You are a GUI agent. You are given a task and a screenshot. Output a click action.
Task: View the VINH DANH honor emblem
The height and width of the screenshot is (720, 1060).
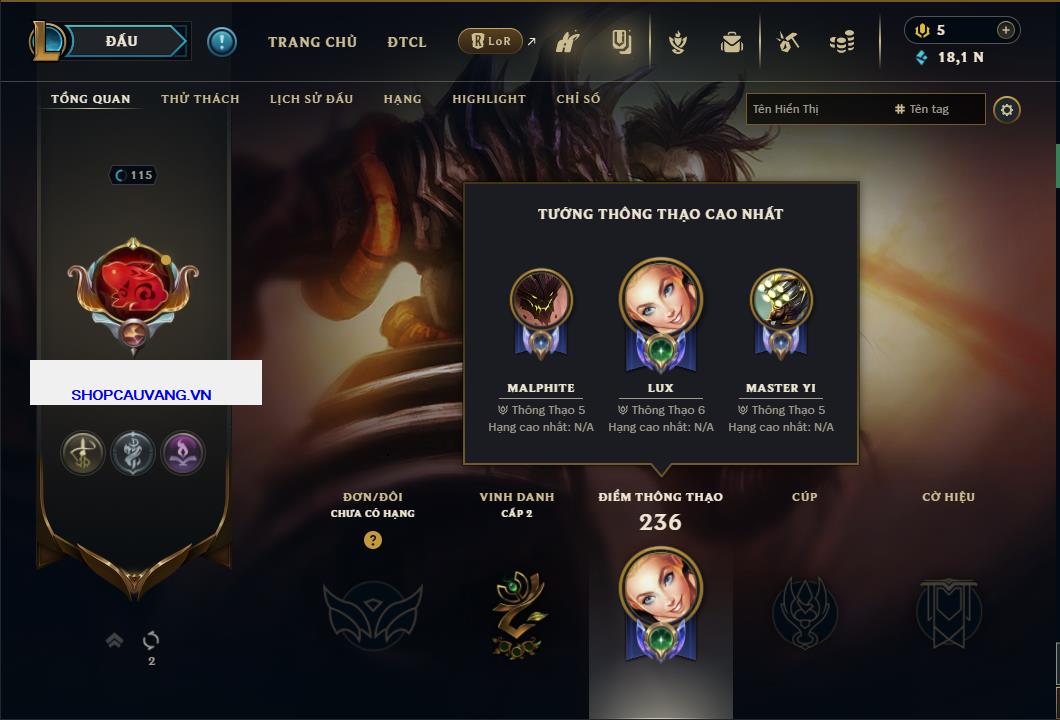(x=517, y=612)
